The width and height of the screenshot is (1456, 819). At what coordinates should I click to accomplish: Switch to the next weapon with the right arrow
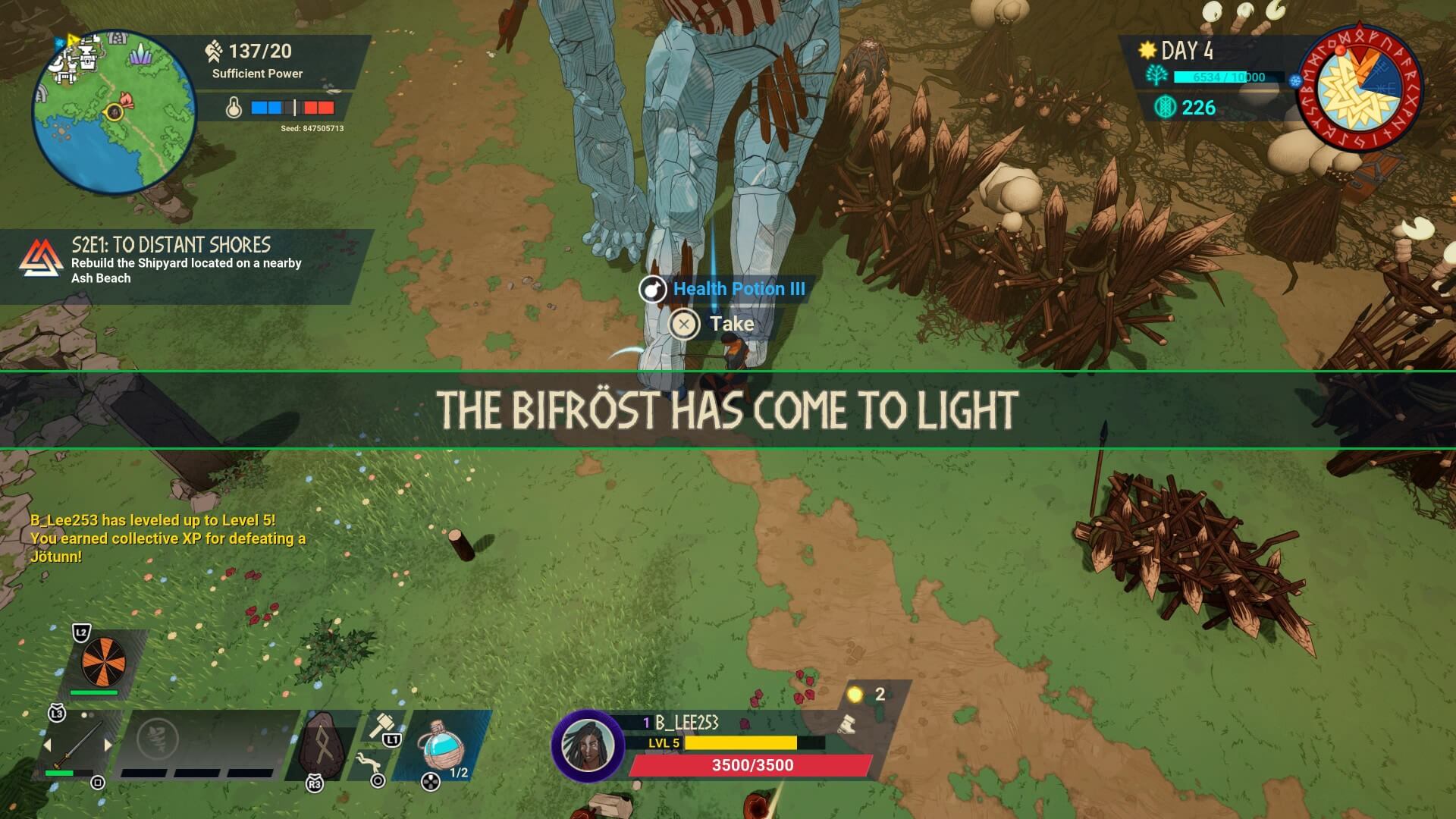point(108,745)
